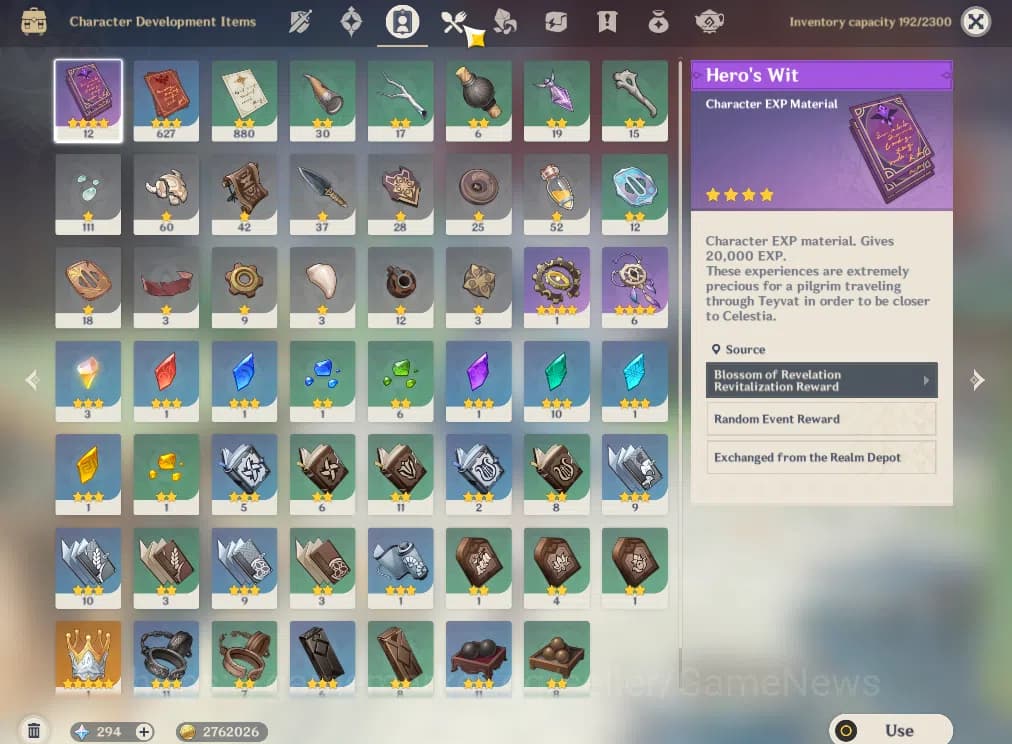Go to previous page with left arrow

[x=32, y=380]
